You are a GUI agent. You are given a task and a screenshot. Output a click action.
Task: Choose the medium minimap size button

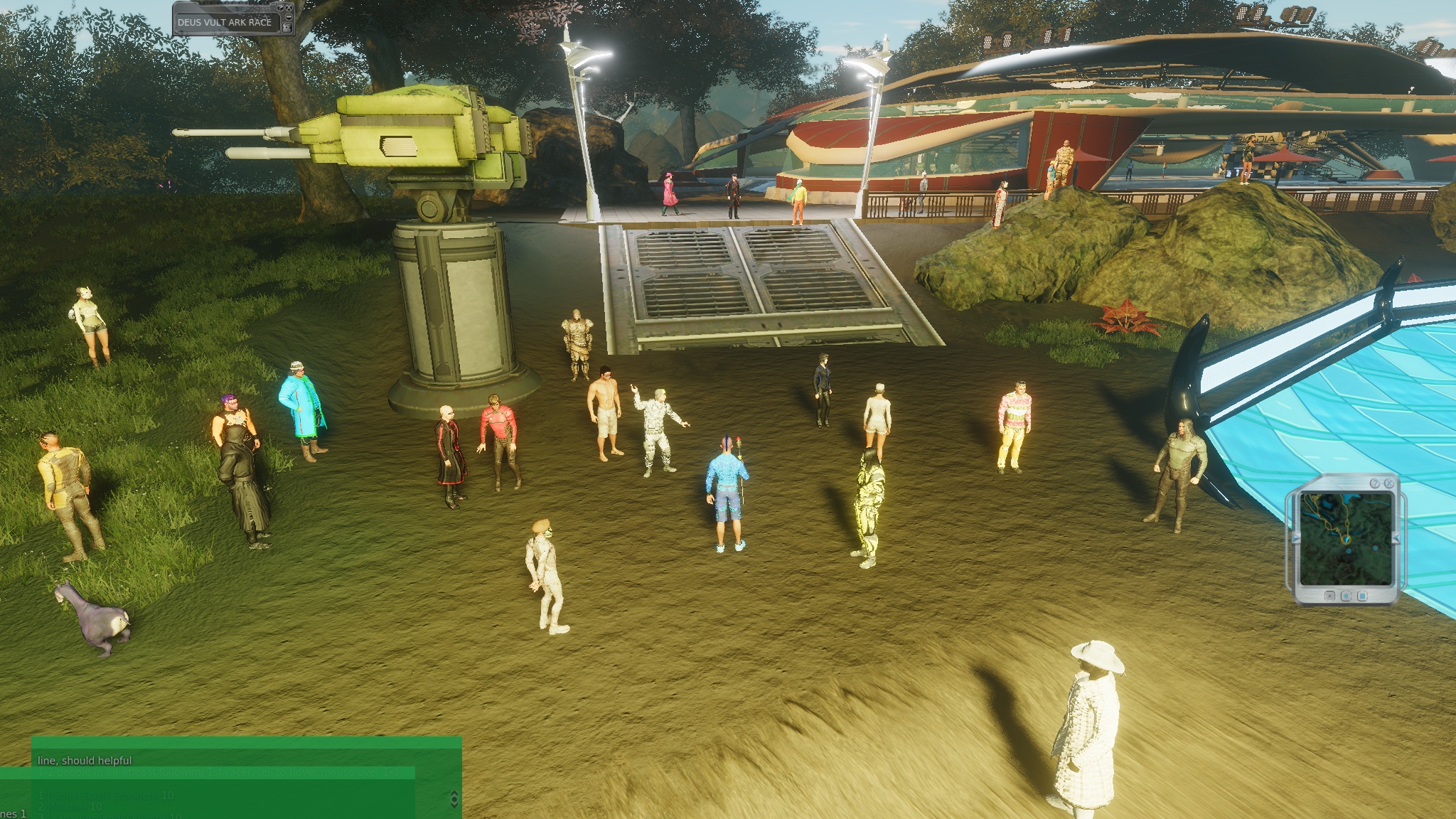coord(1346,596)
